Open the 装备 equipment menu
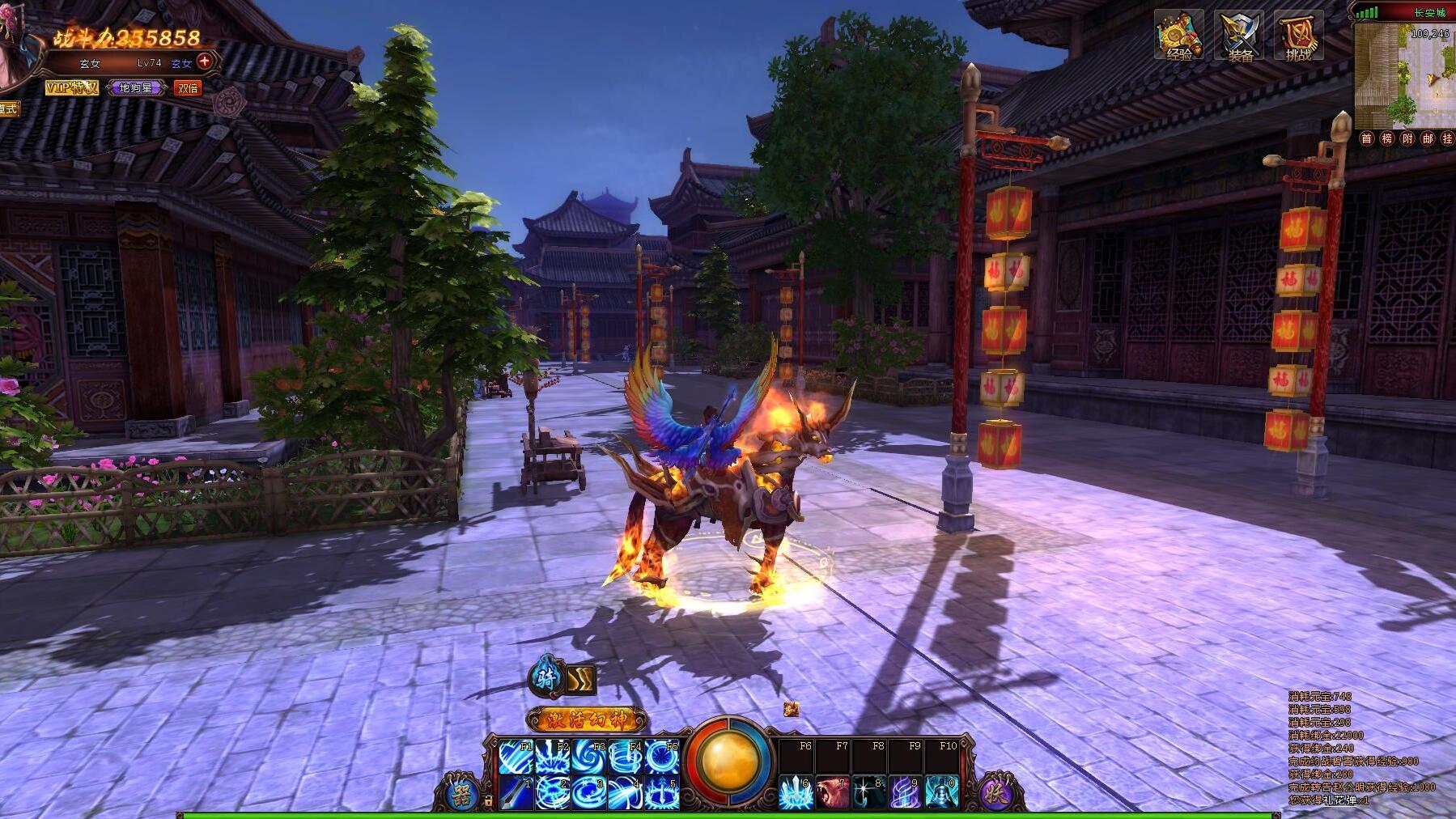Image resolution: width=1456 pixels, height=819 pixels. tap(1239, 36)
